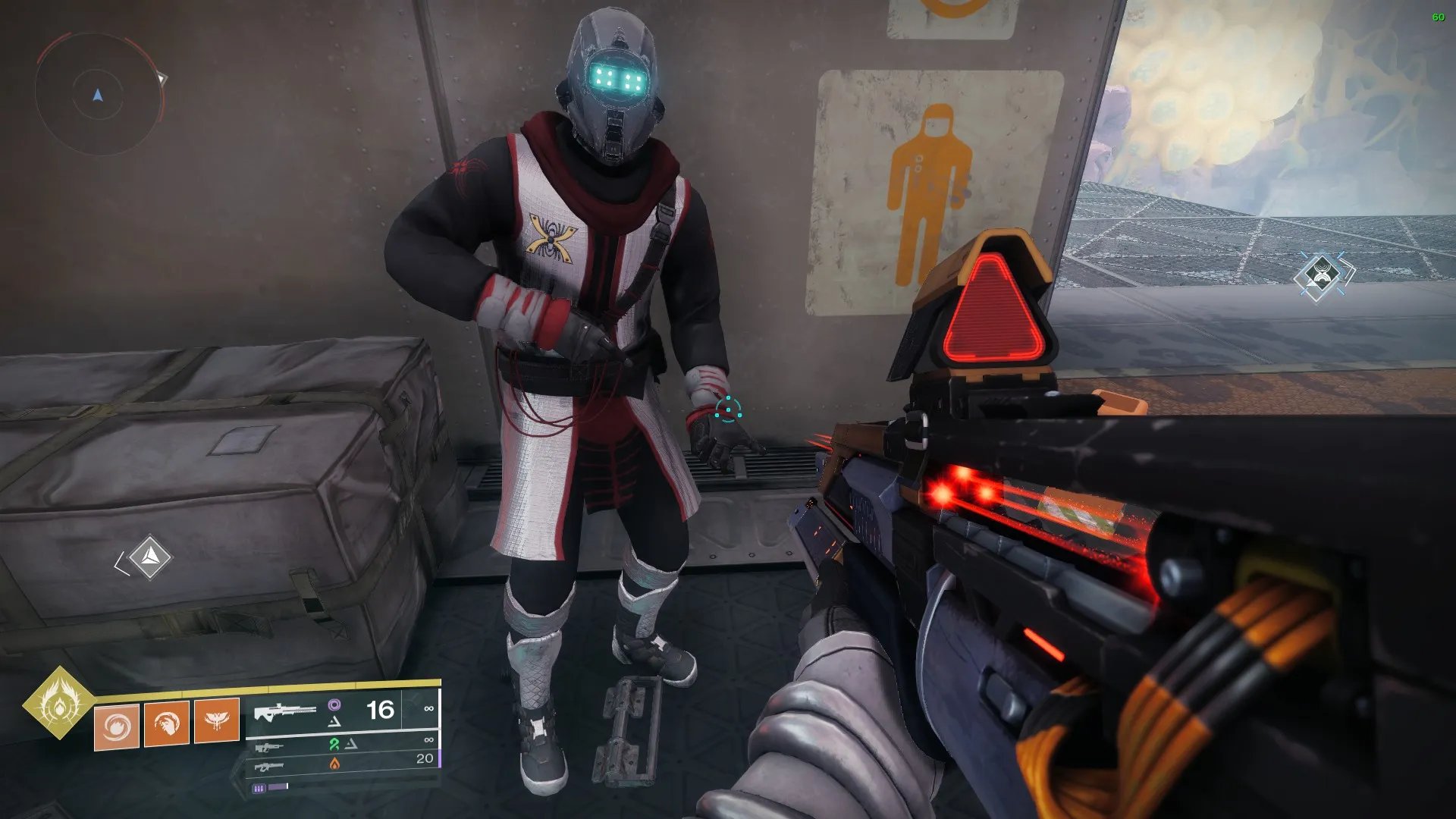Click the diamond objective waypoint marker
This screenshot has width=1456, height=819.
pyautogui.click(x=1322, y=275)
